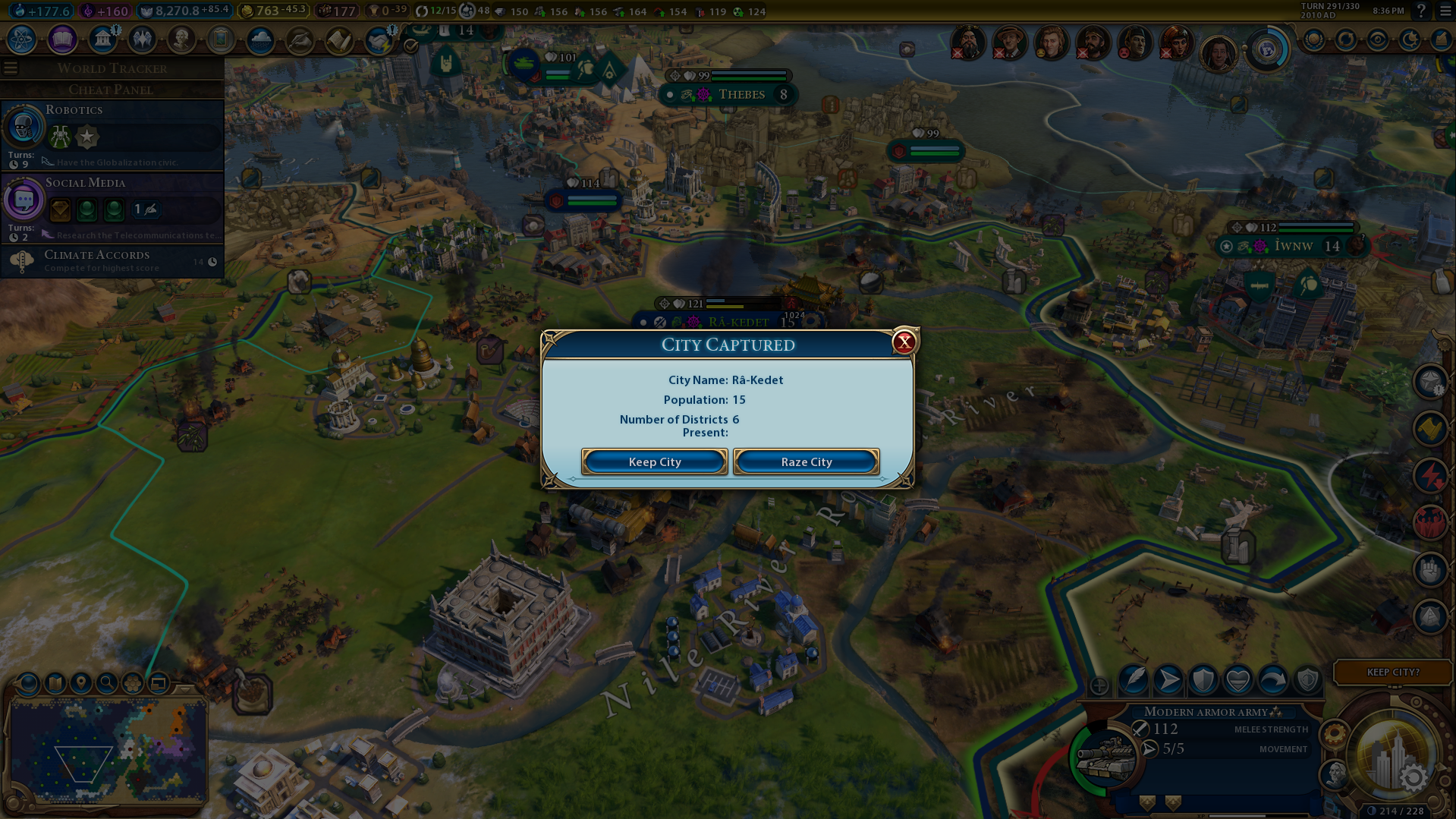Open the Government screen
The image size is (1456, 819).
pos(102,39)
